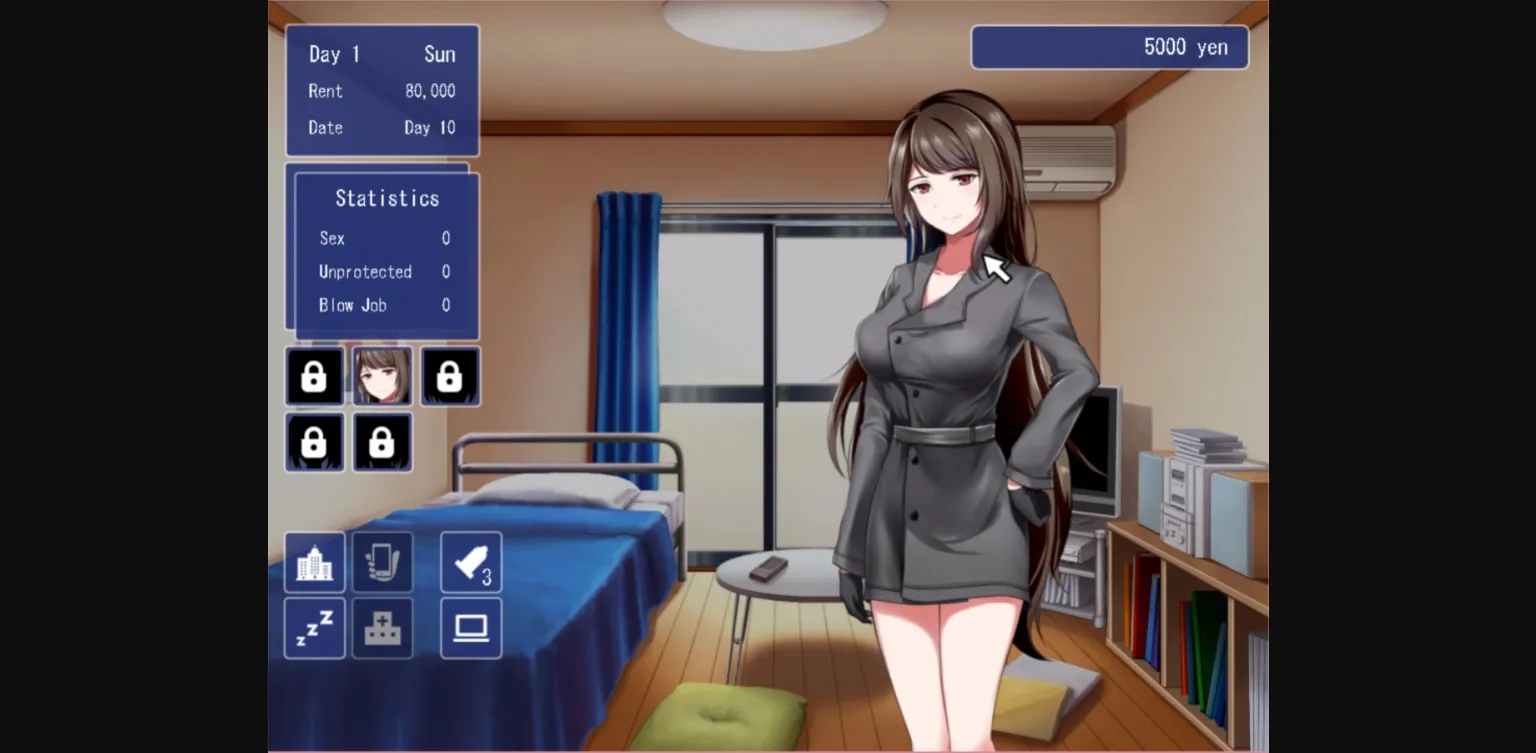Open the hospital building icon

[382, 628]
